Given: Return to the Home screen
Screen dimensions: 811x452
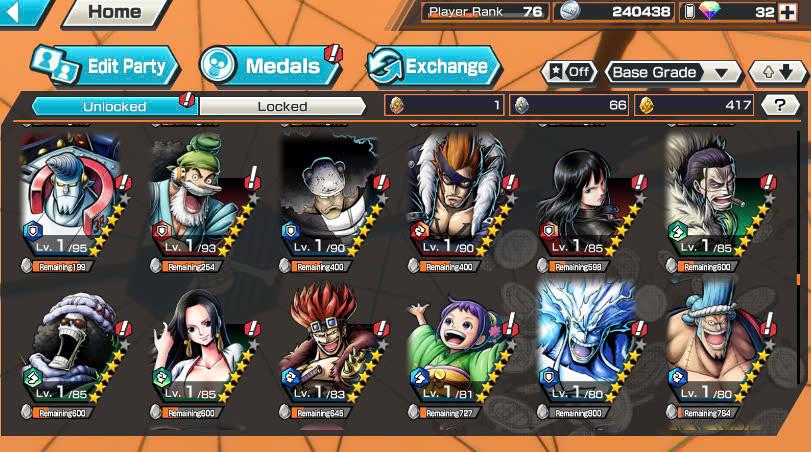Looking at the screenshot, I should [113, 13].
